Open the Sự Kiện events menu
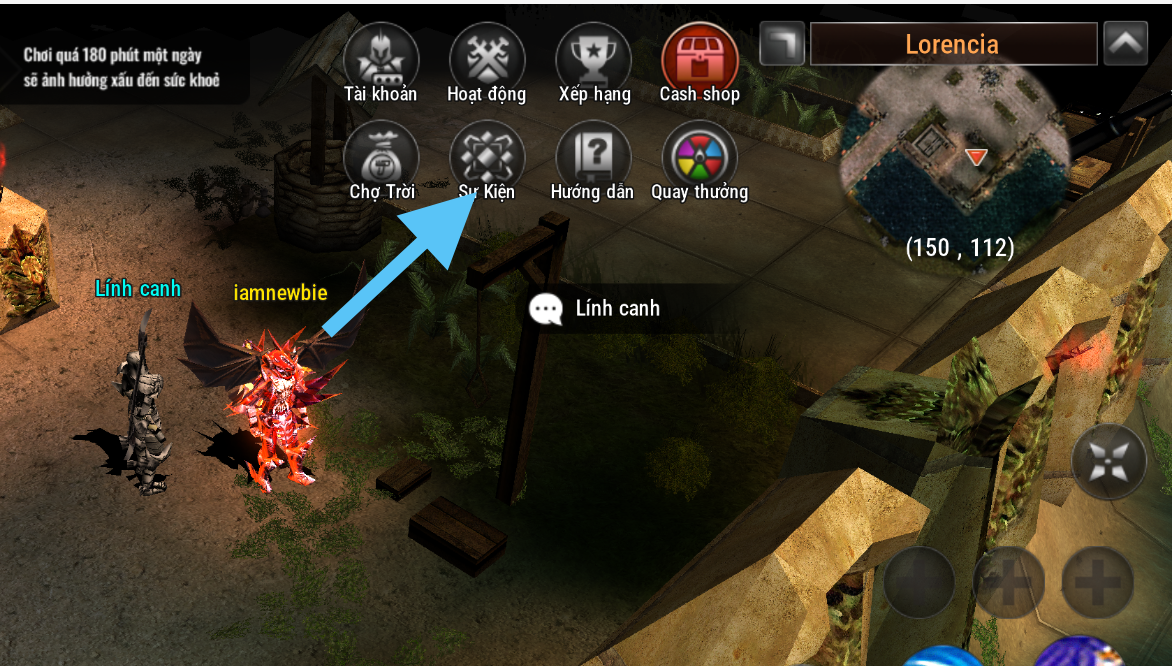 click(x=487, y=158)
